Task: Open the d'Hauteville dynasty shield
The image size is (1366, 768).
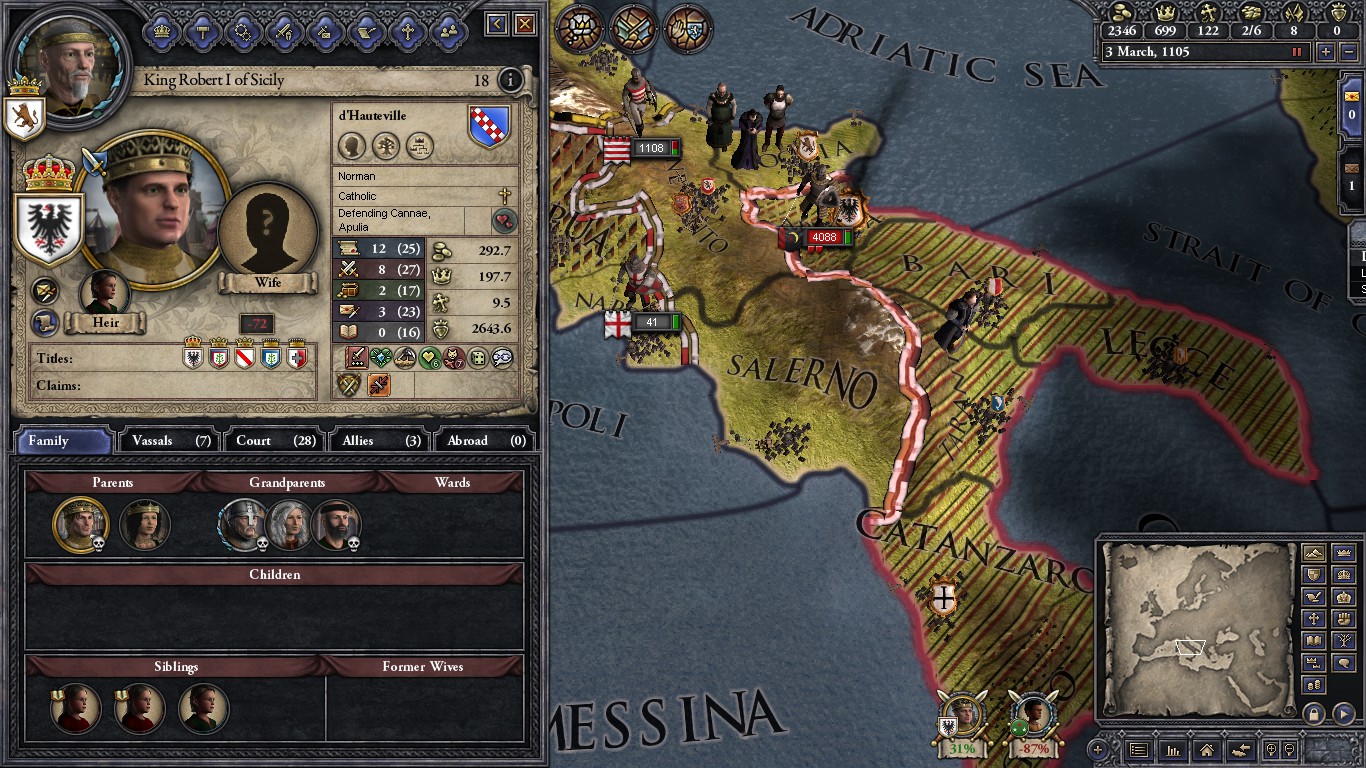Action: 489,127
